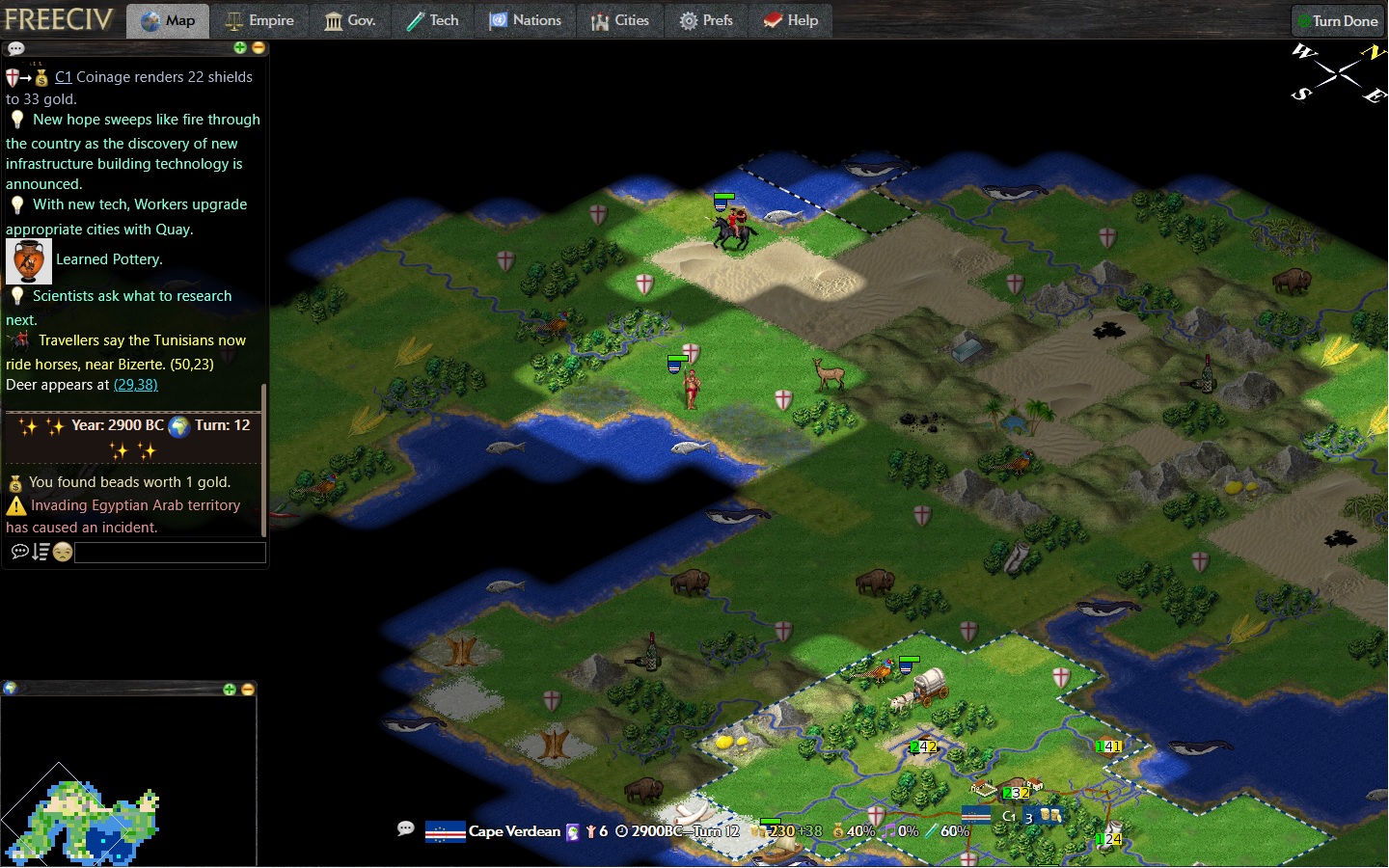
Task: Open the Prefs tab
Action: pyautogui.click(x=706, y=20)
